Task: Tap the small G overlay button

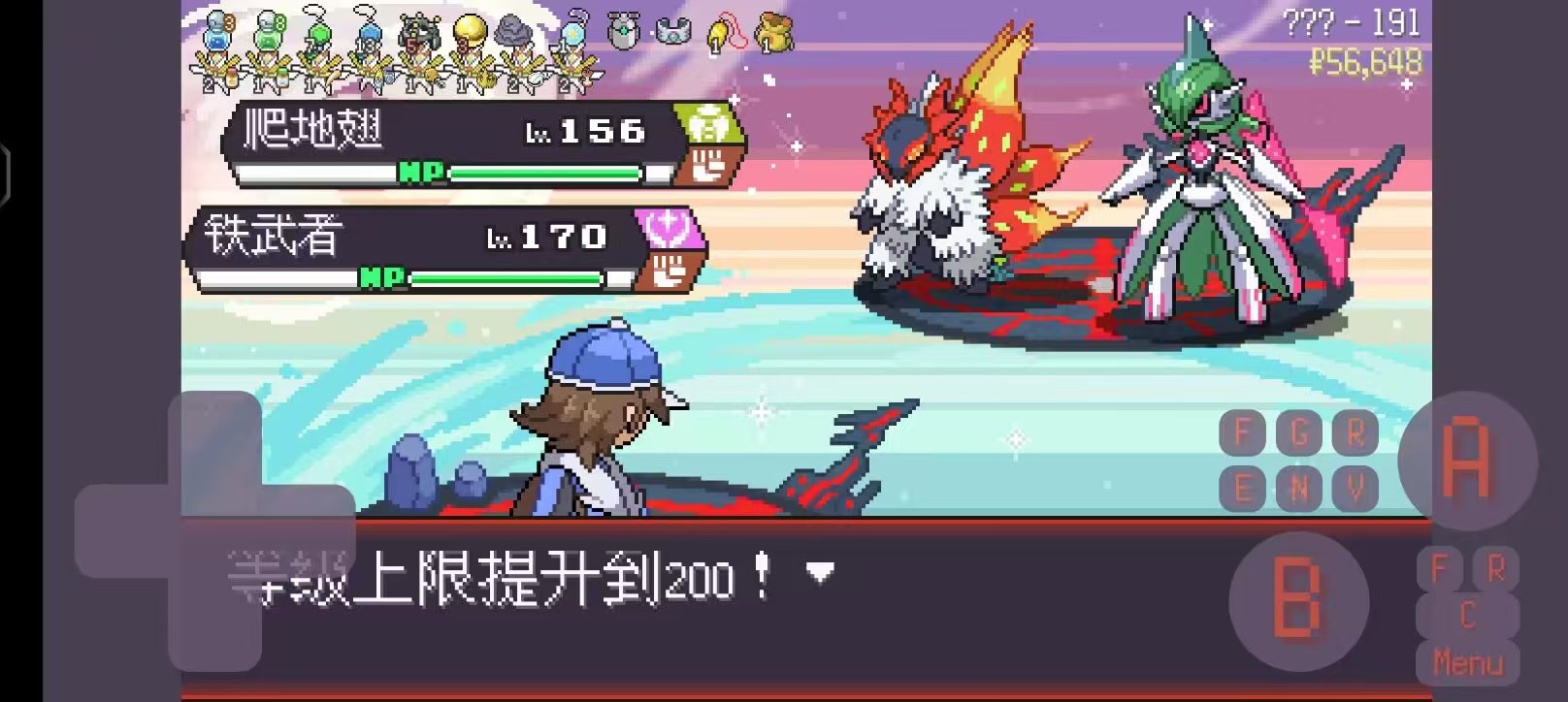Action: (x=1299, y=433)
